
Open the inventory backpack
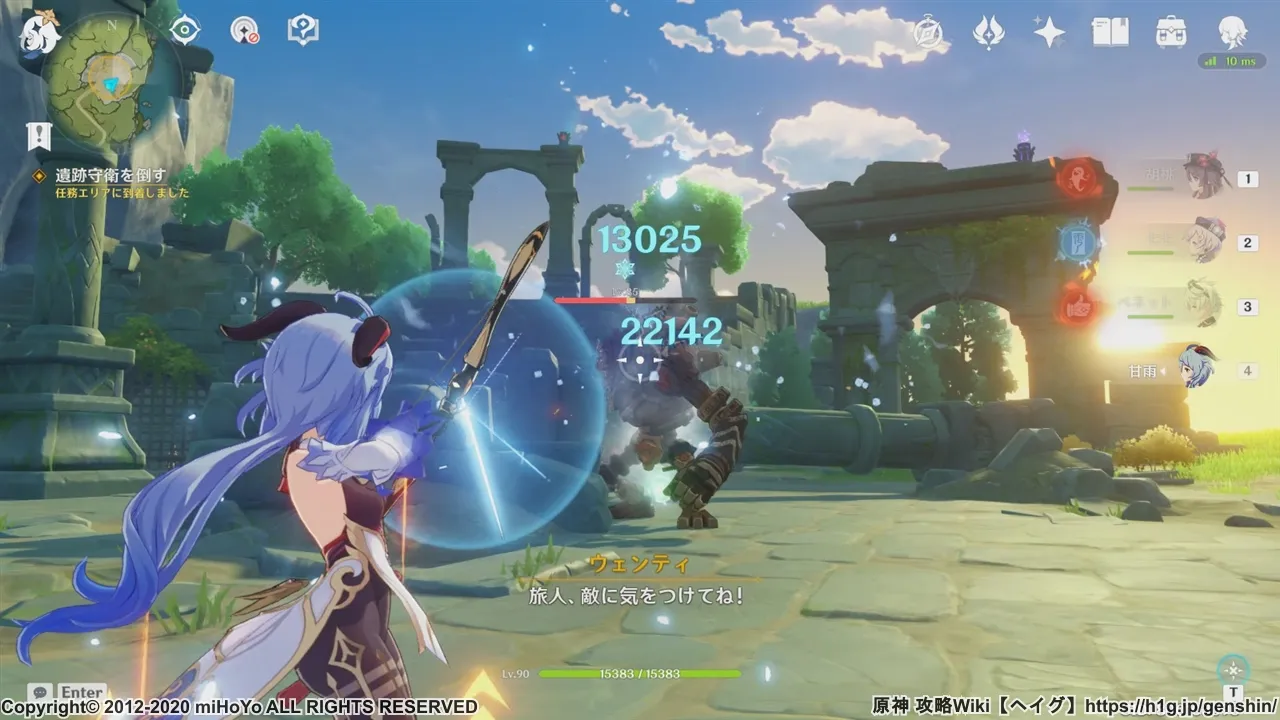(1171, 32)
